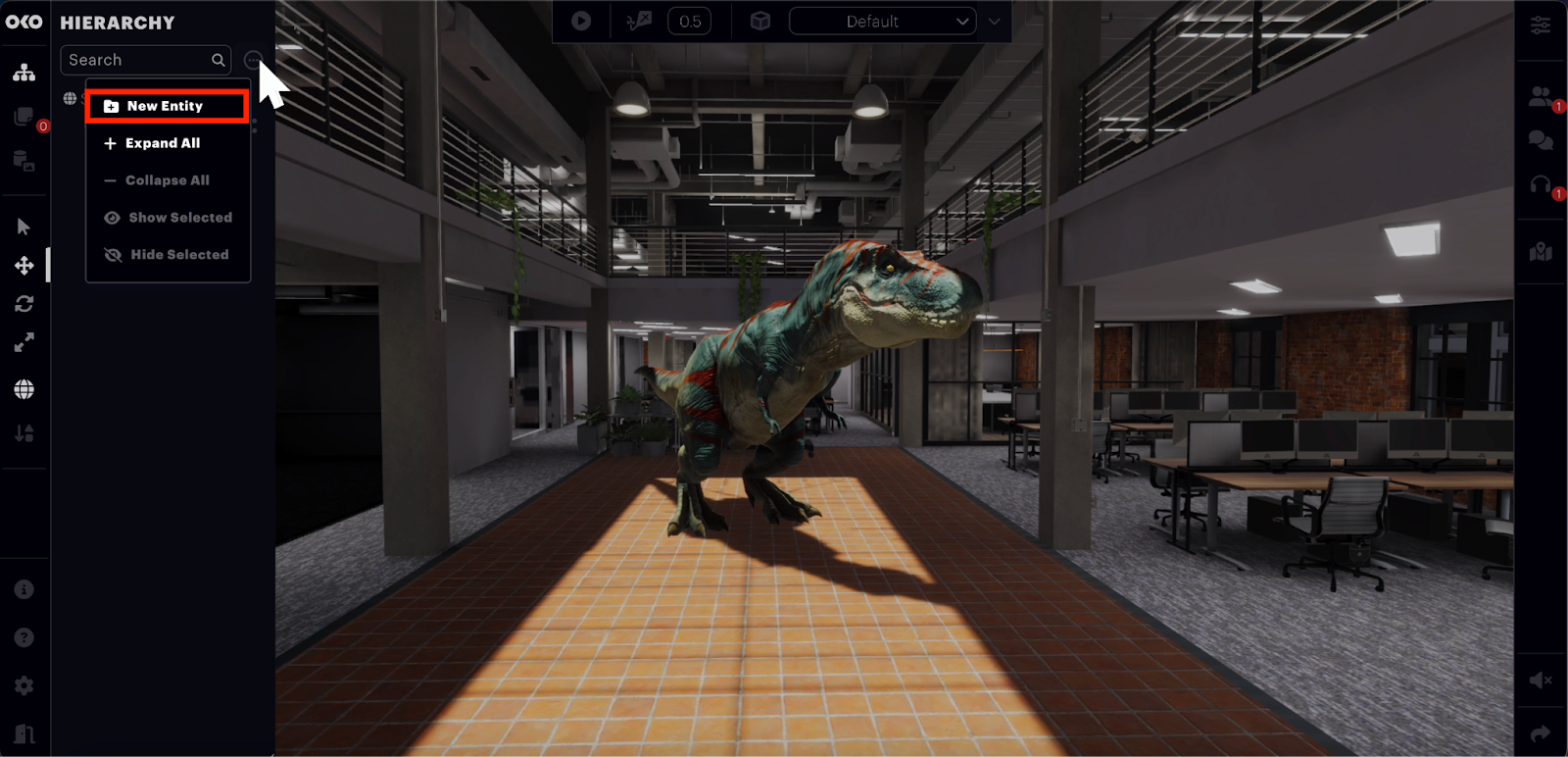The image size is (1568, 757).
Task: Choose the Collapse All menu entry
Action: 167,180
